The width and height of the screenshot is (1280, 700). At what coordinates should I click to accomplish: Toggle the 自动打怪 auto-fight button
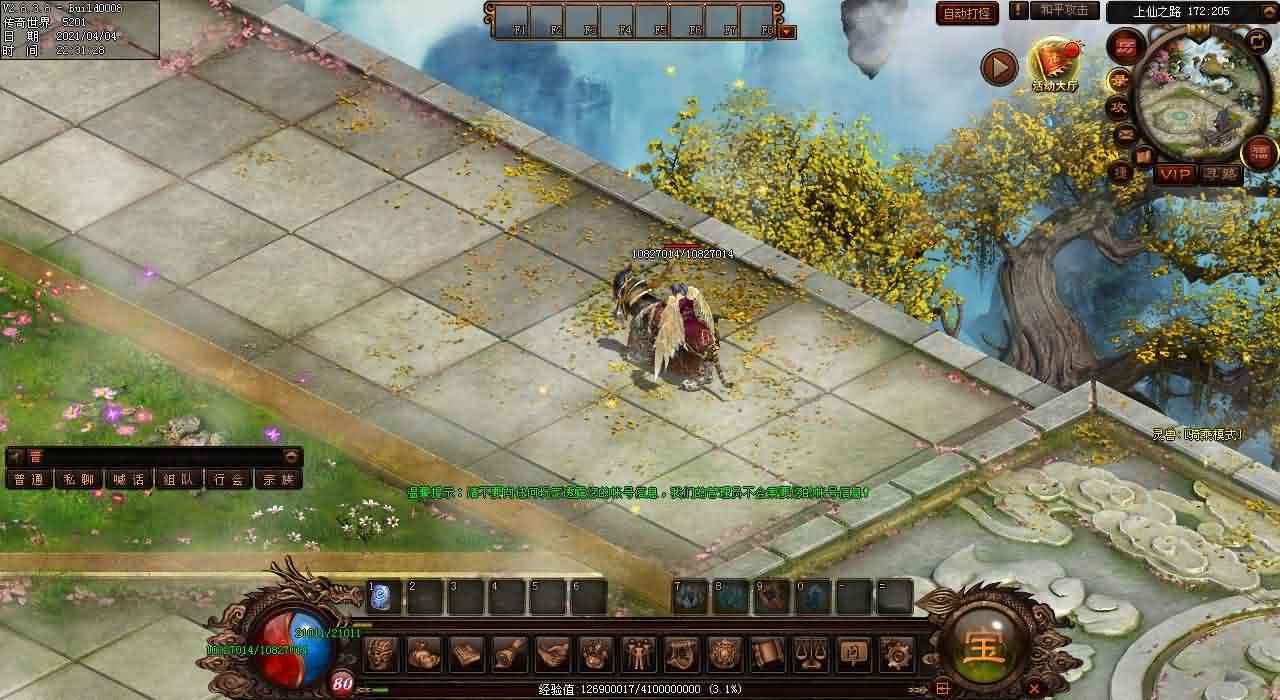(x=968, y=13)
